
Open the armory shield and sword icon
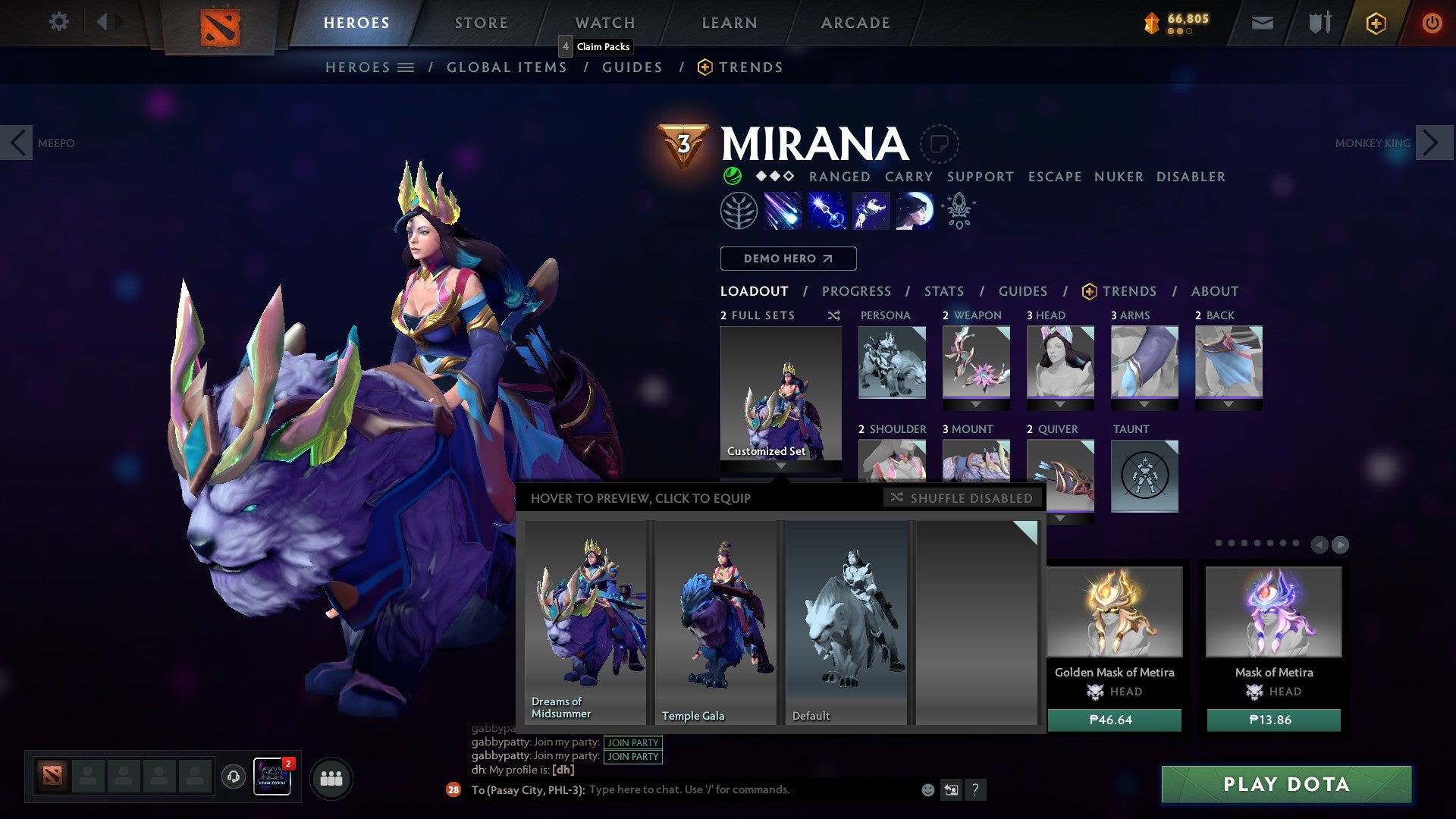coord(1319,23)
